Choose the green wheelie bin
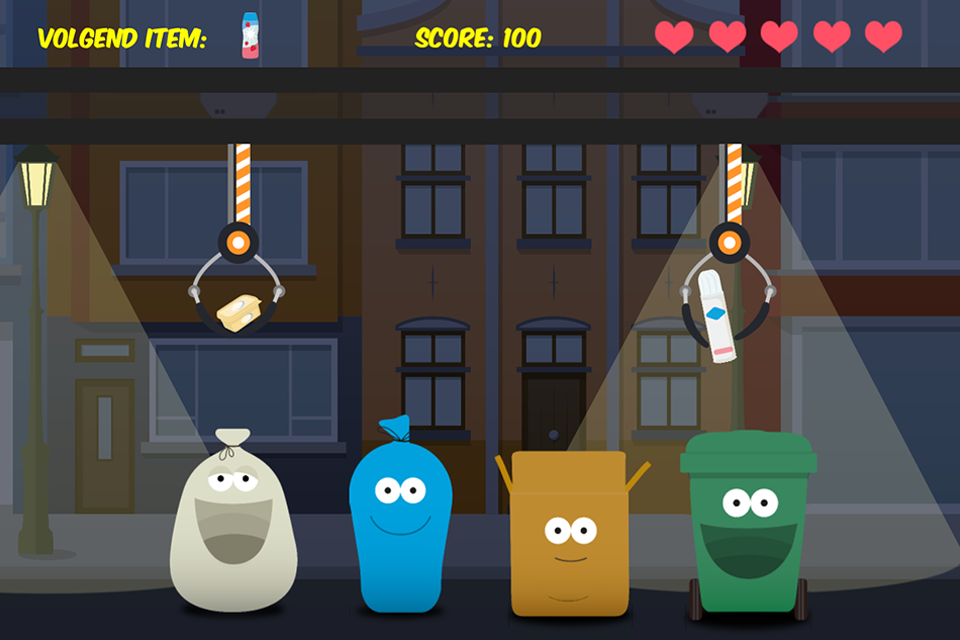 pyautogui.click(x=749, y=525)
